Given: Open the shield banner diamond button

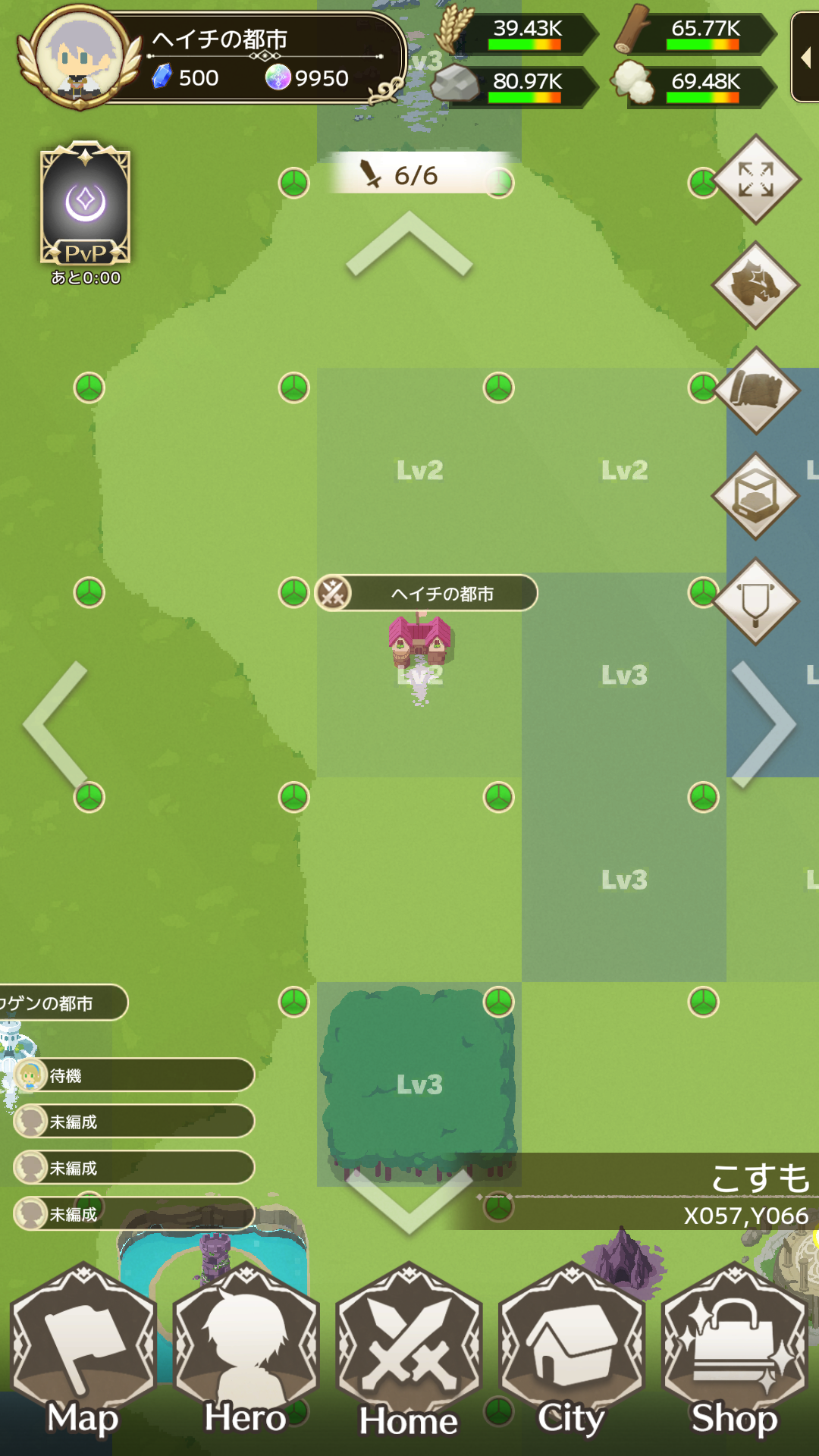Looking at the screenshot, I should coord(756,602).
